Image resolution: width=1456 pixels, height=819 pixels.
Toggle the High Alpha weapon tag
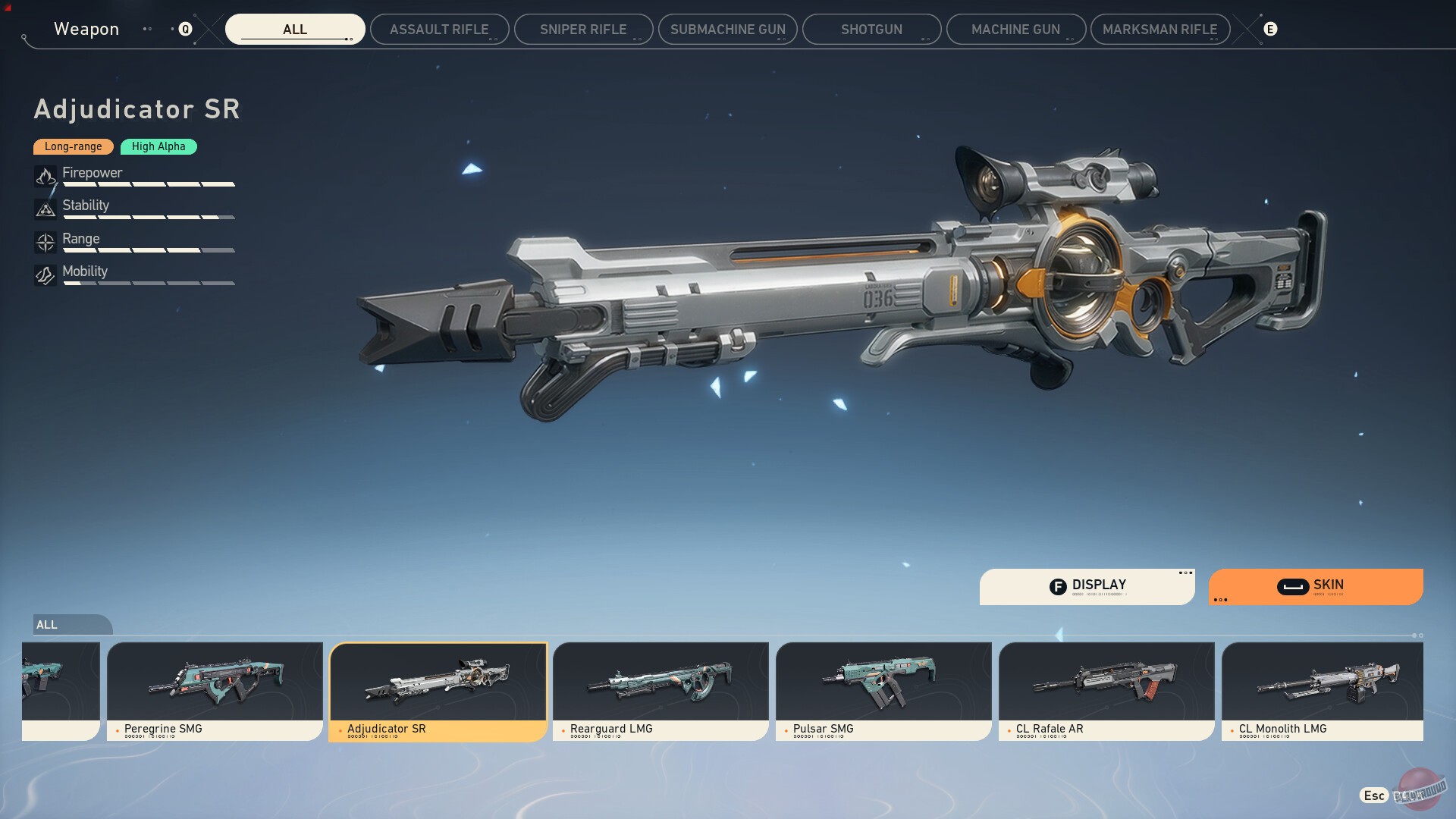click(158, 146)
